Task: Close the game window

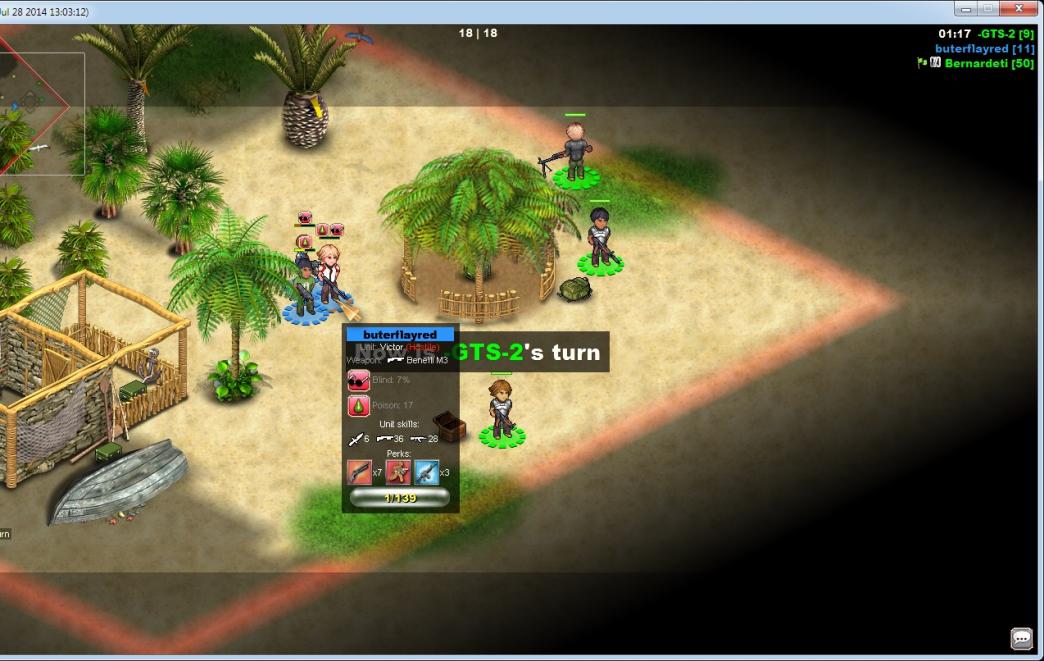Action: (1019, 9)
